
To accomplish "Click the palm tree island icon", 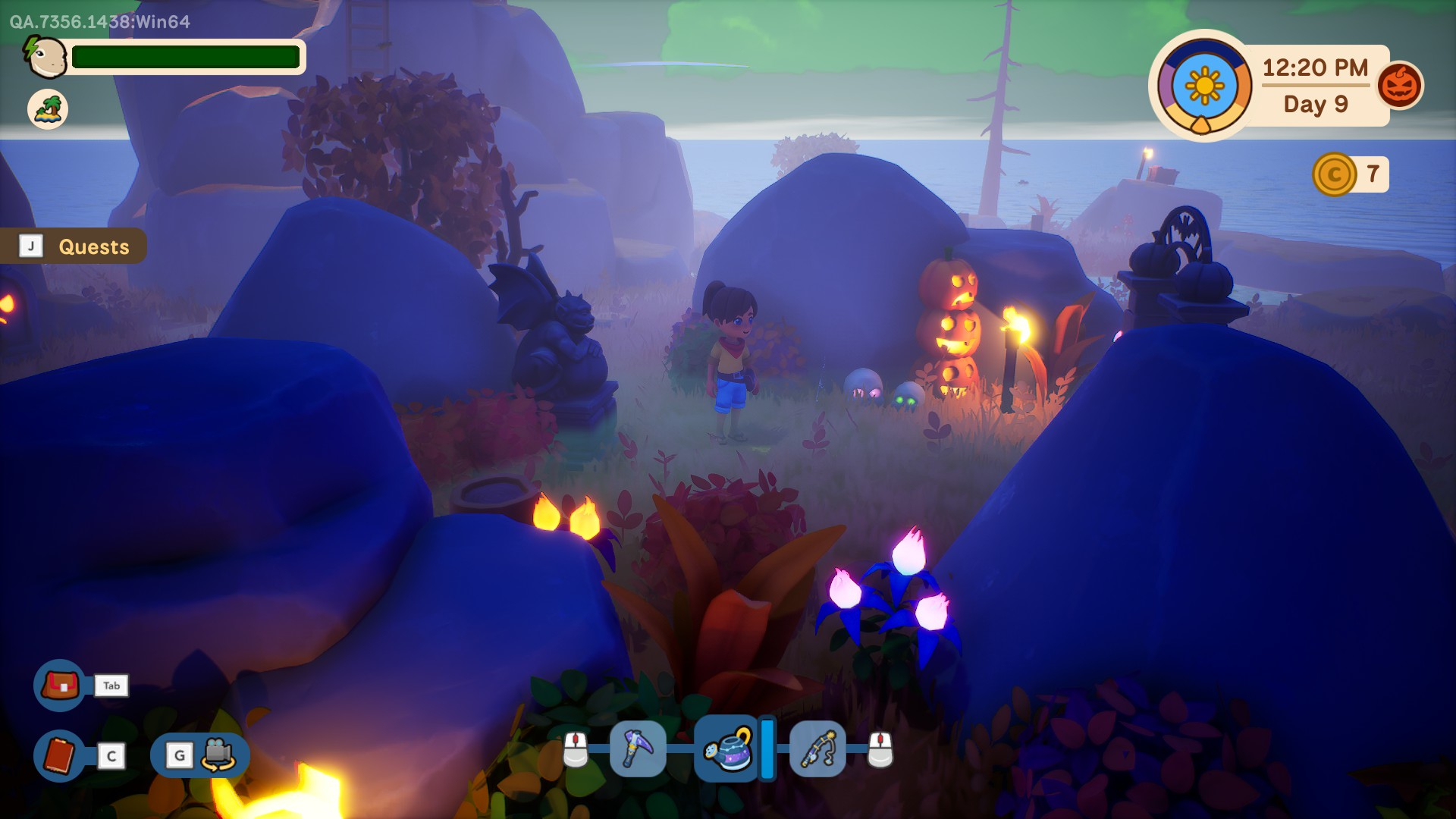I will (x=48, y=108).
